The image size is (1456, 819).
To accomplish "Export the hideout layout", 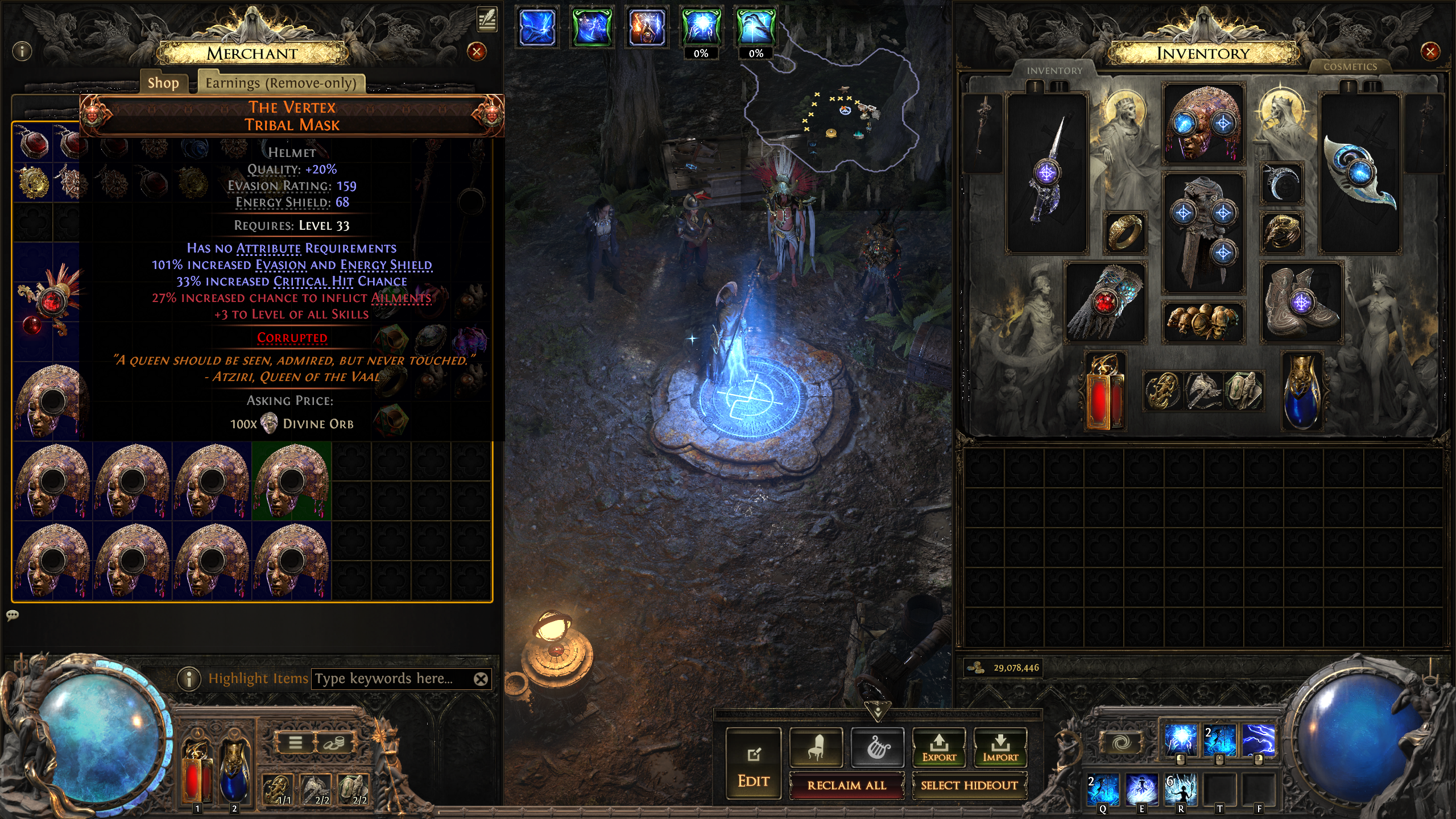I will (938, 747).
